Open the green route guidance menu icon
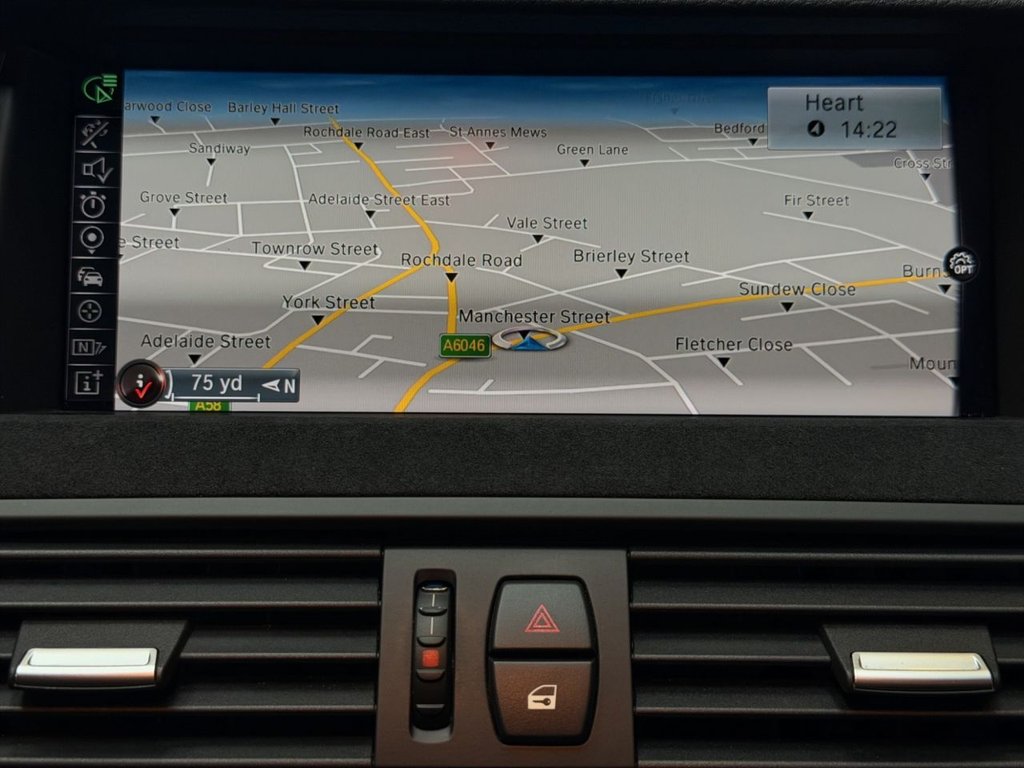Screen dimensions: 1024x768 100,90
